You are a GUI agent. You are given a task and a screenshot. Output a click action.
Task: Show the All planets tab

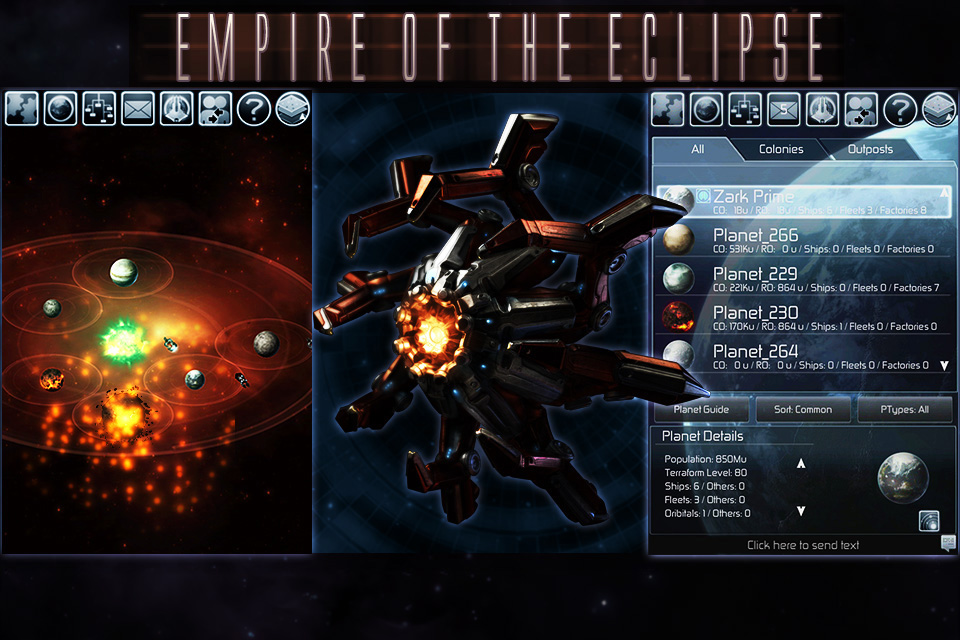tap(697, 149)
